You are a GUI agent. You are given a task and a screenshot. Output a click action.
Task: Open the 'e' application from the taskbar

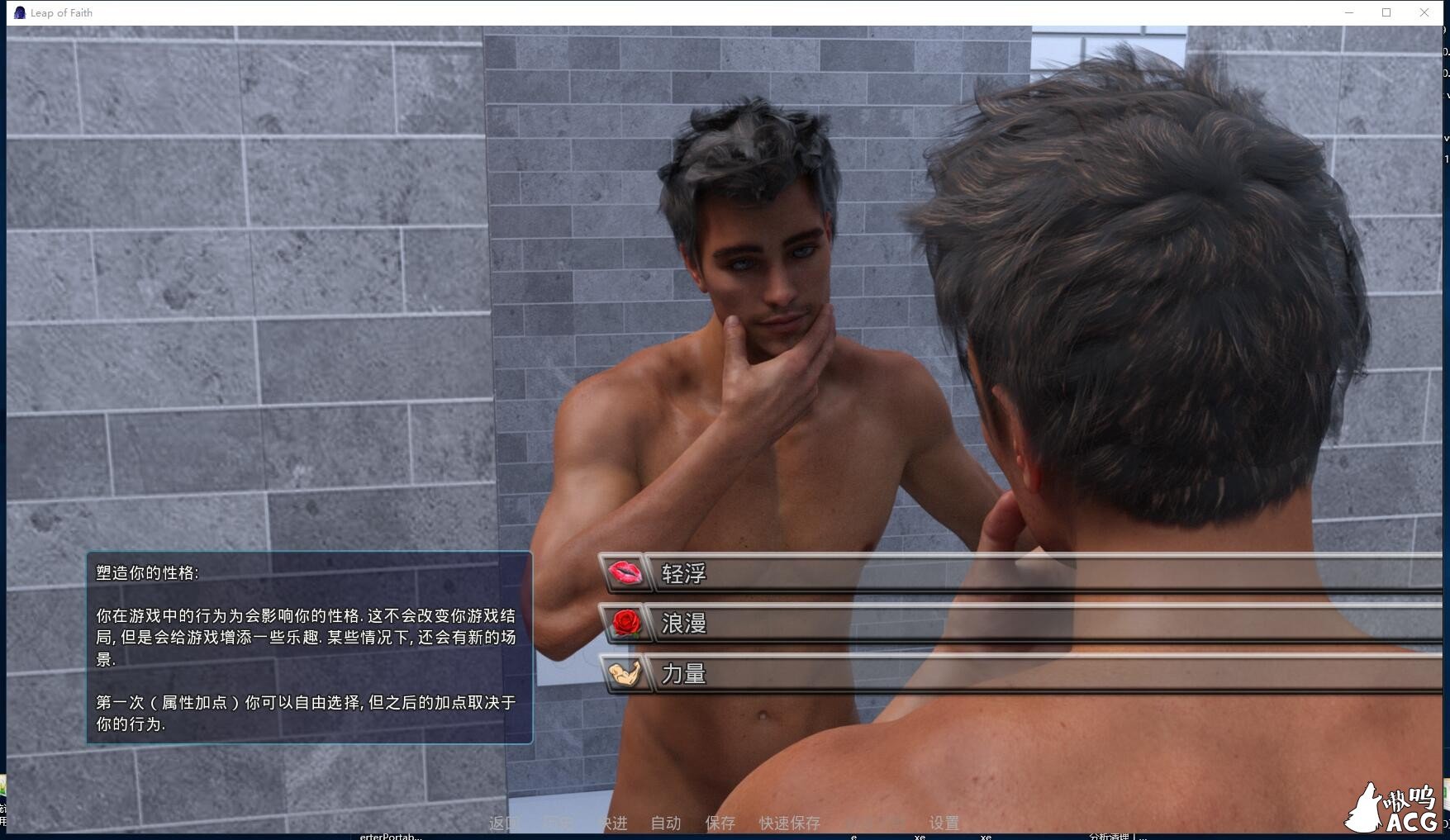tap(855, 836)
